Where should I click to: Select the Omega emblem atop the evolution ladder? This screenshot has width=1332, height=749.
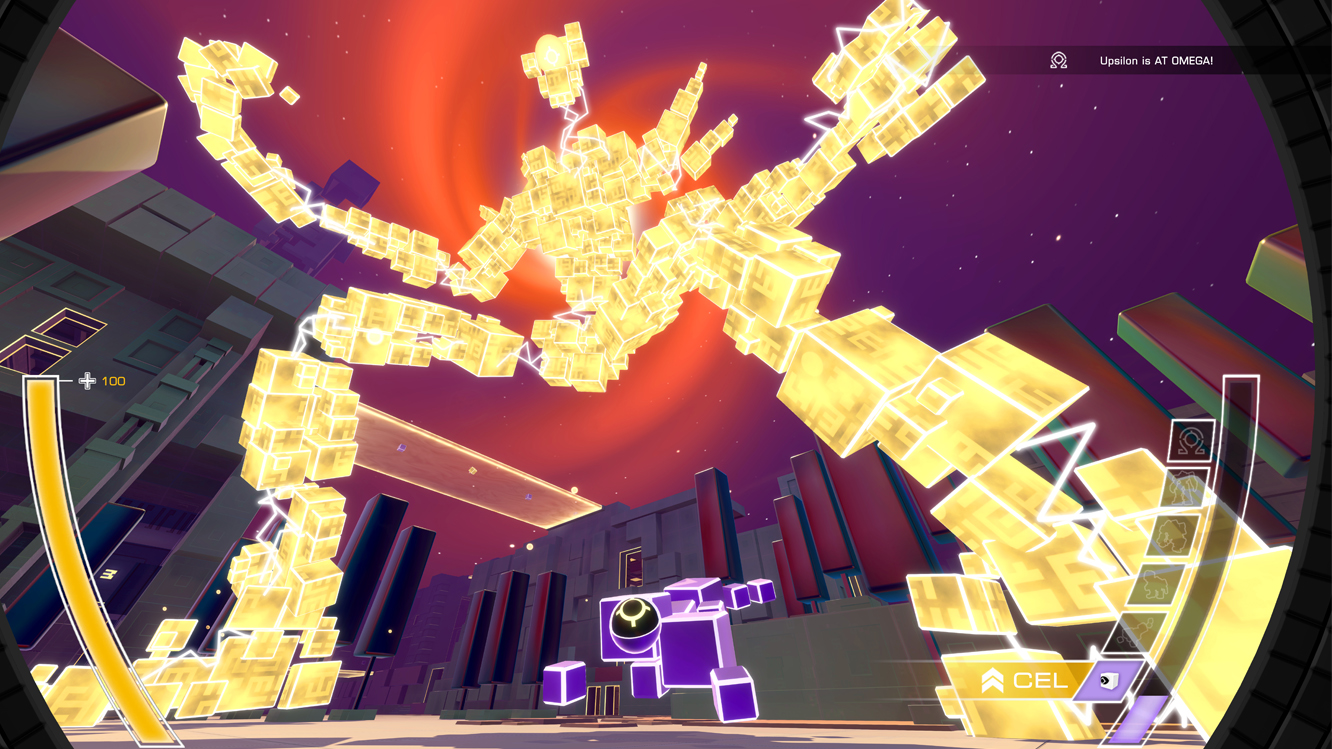click(x=1192, y=440)
